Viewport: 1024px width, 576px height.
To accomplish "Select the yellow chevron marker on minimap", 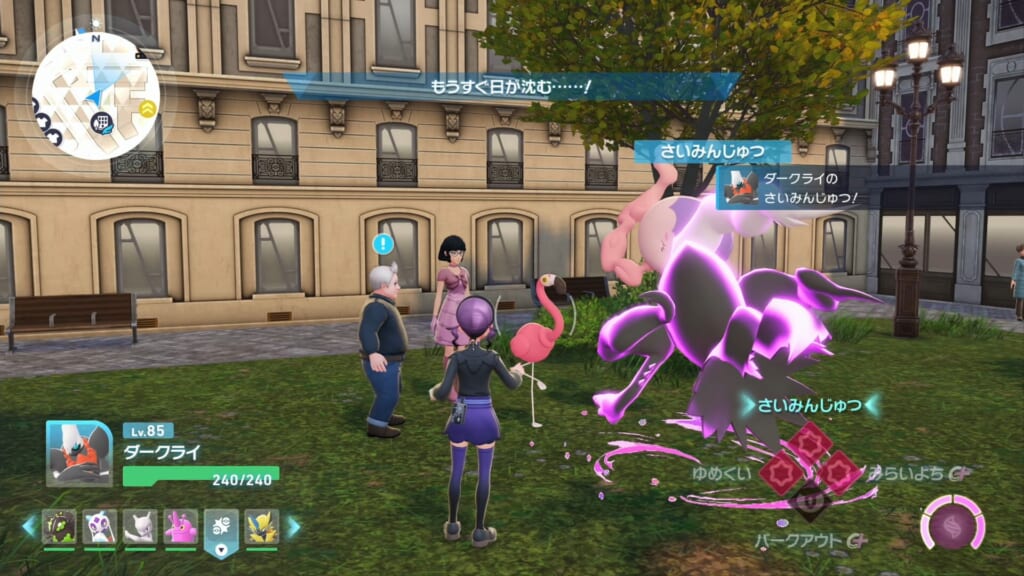I will click(x=147, y=107).
